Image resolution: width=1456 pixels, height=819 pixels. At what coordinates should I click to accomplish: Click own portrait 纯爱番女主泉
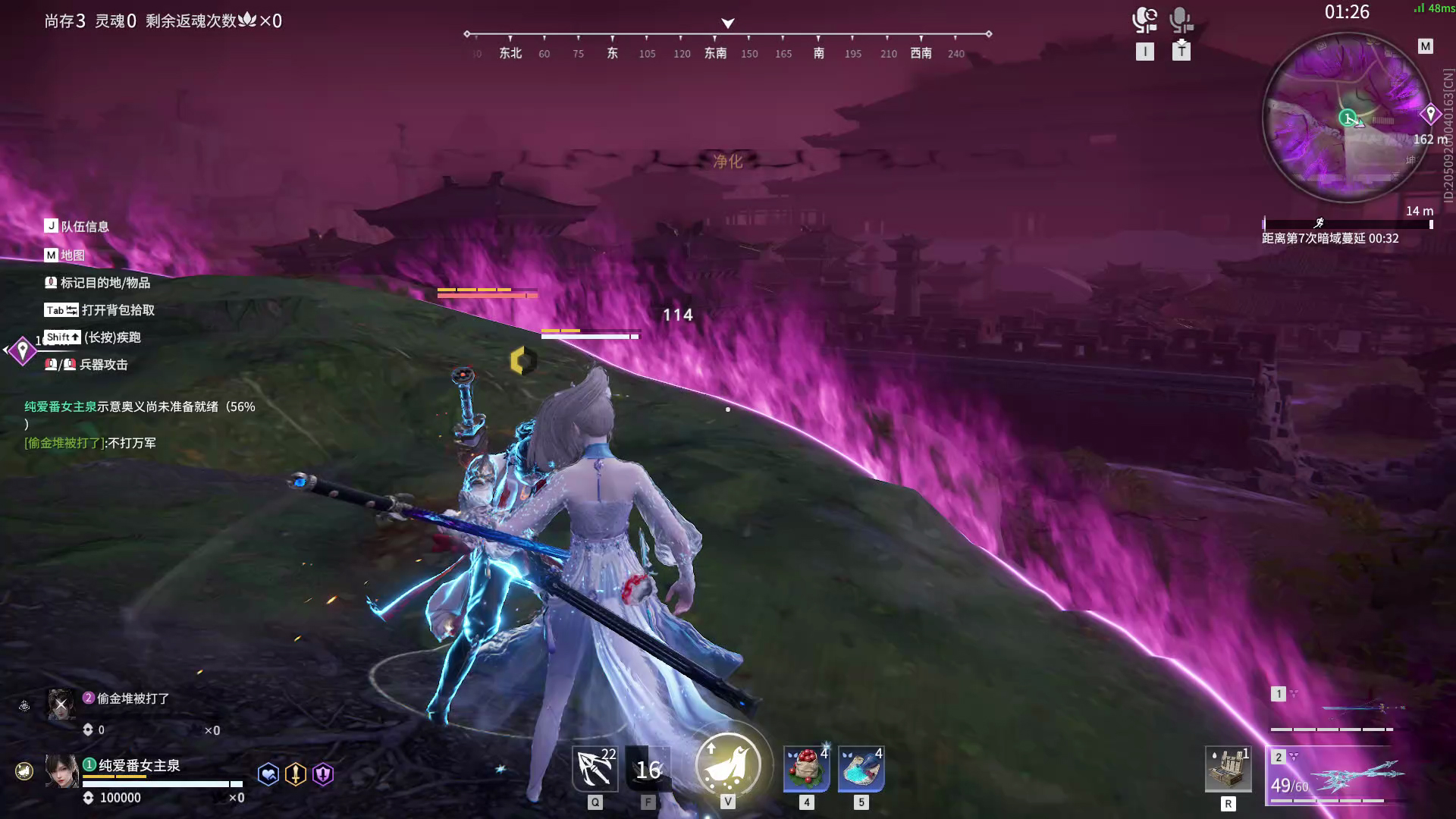click(61, 771)
